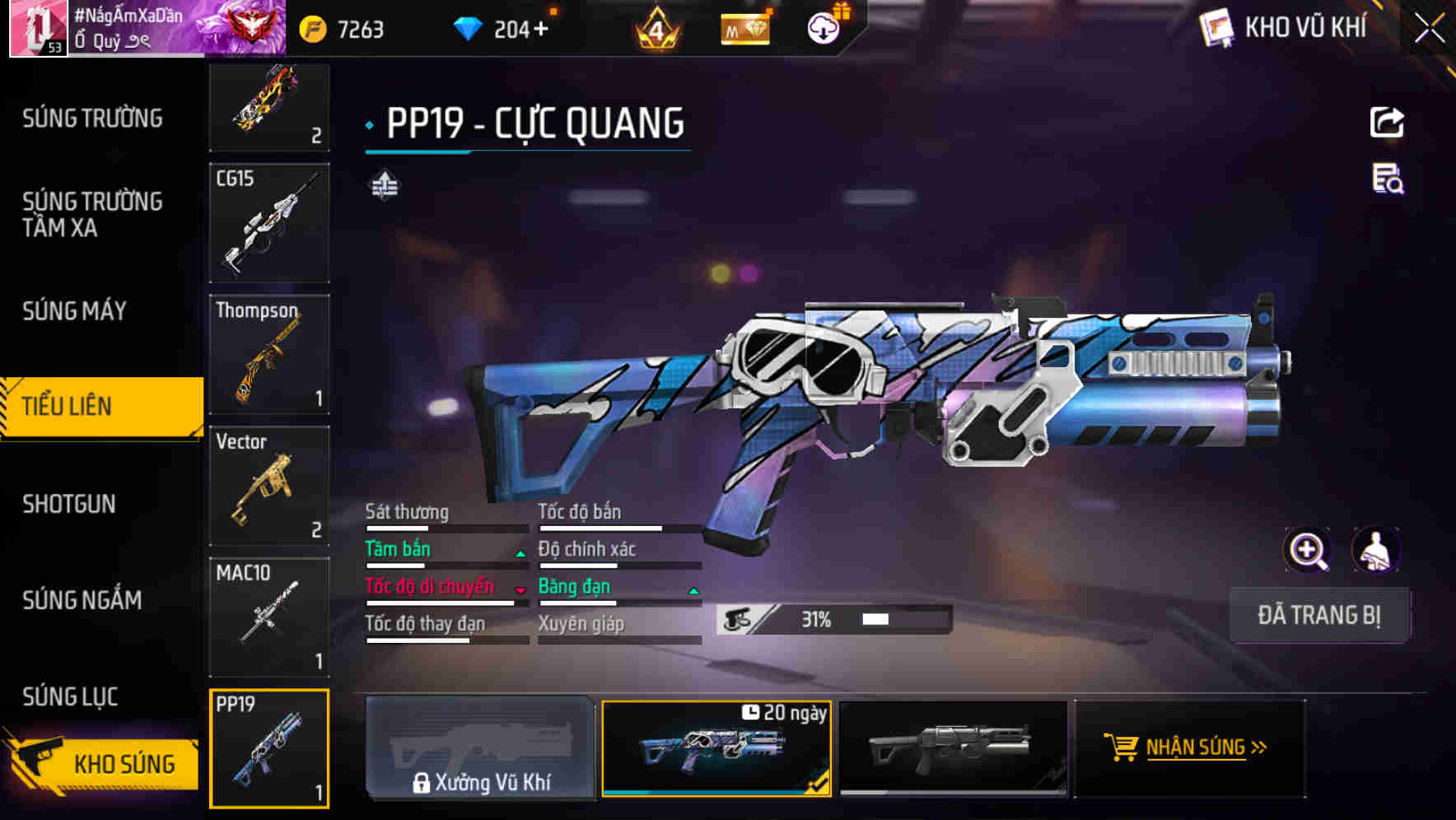Tap the membership diamond card icon

[745, 30]
